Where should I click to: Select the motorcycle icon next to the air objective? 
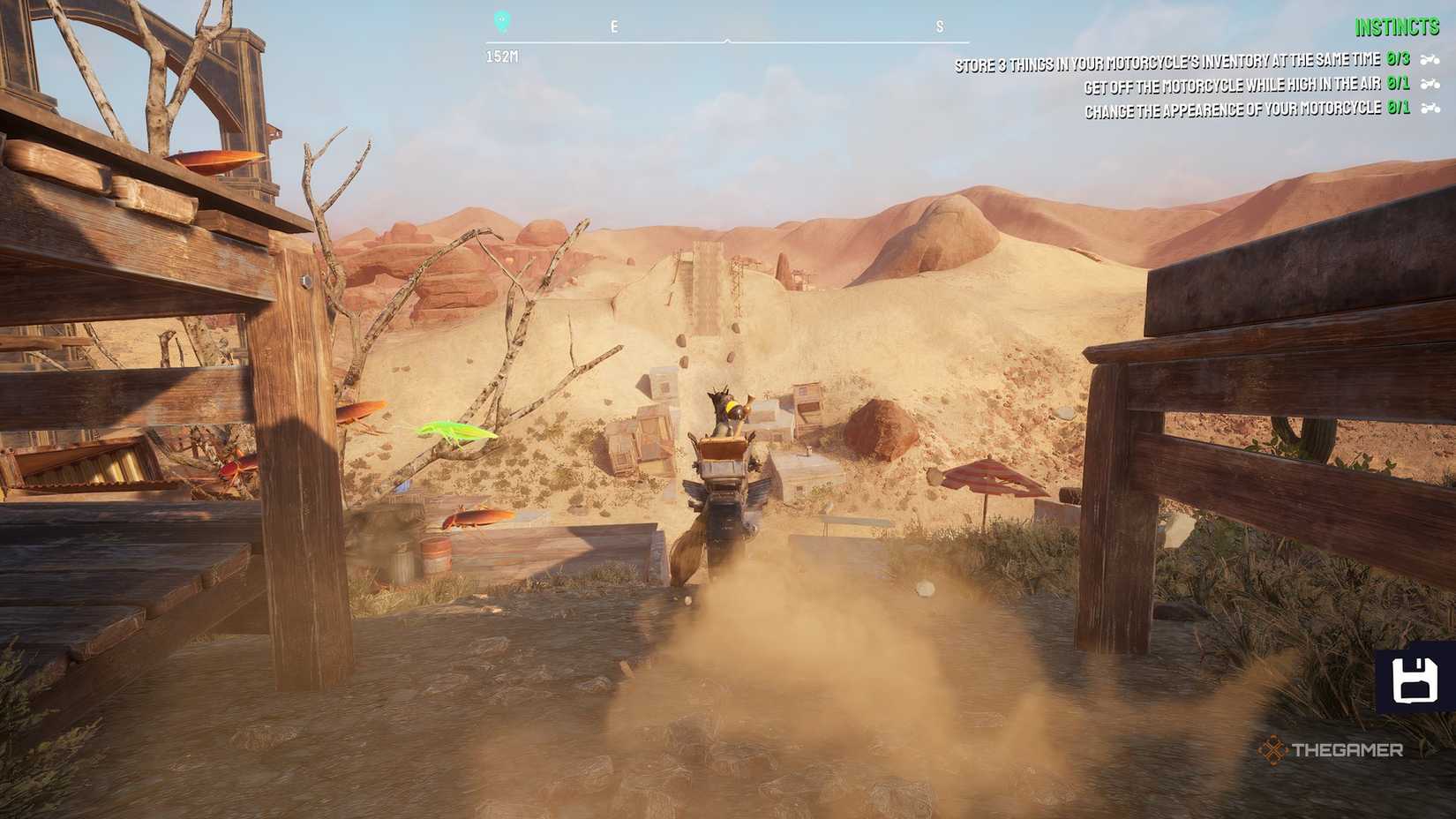pos(1430,86)
